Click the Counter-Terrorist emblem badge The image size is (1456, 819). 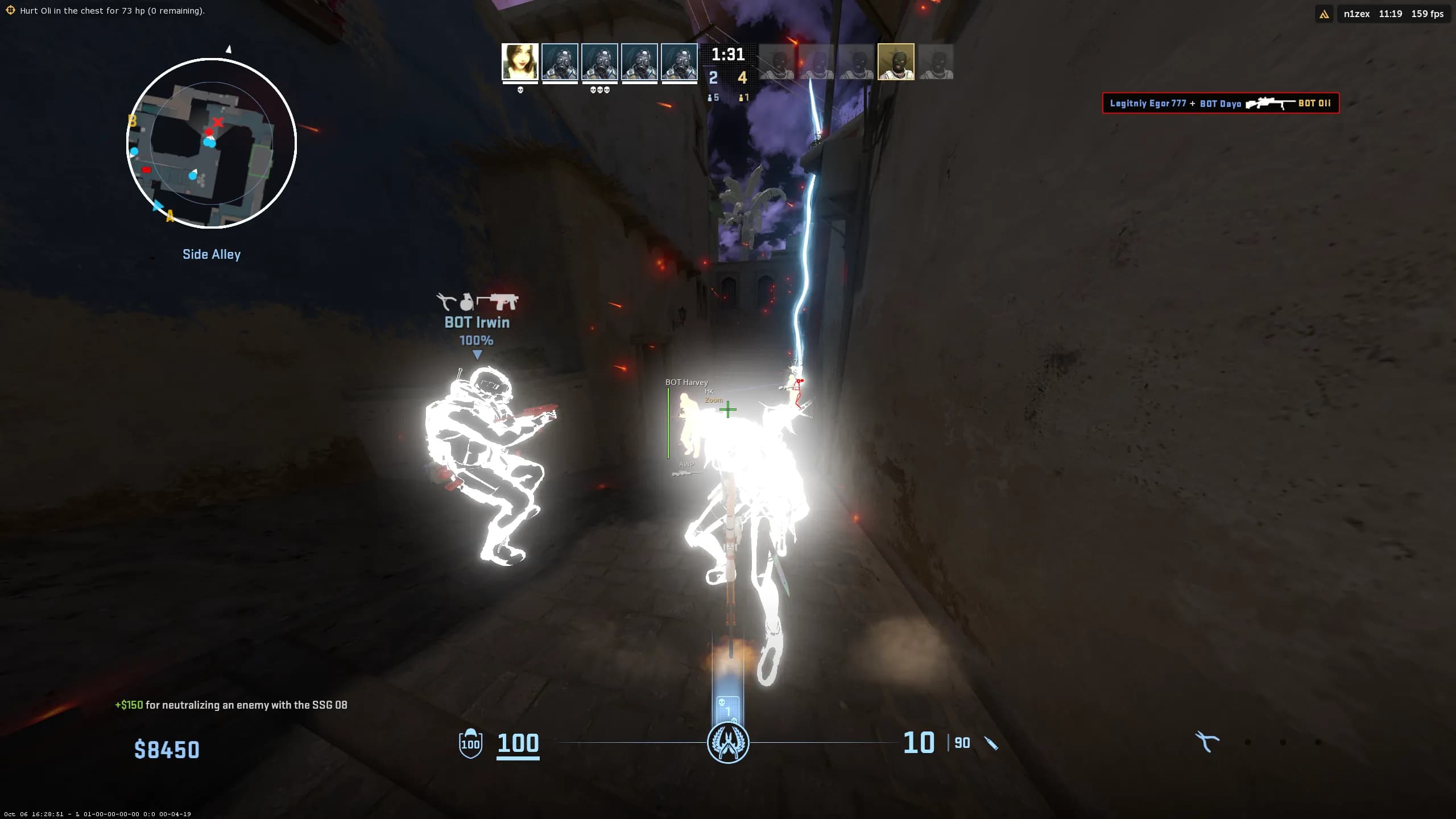[x=728, y=743]
